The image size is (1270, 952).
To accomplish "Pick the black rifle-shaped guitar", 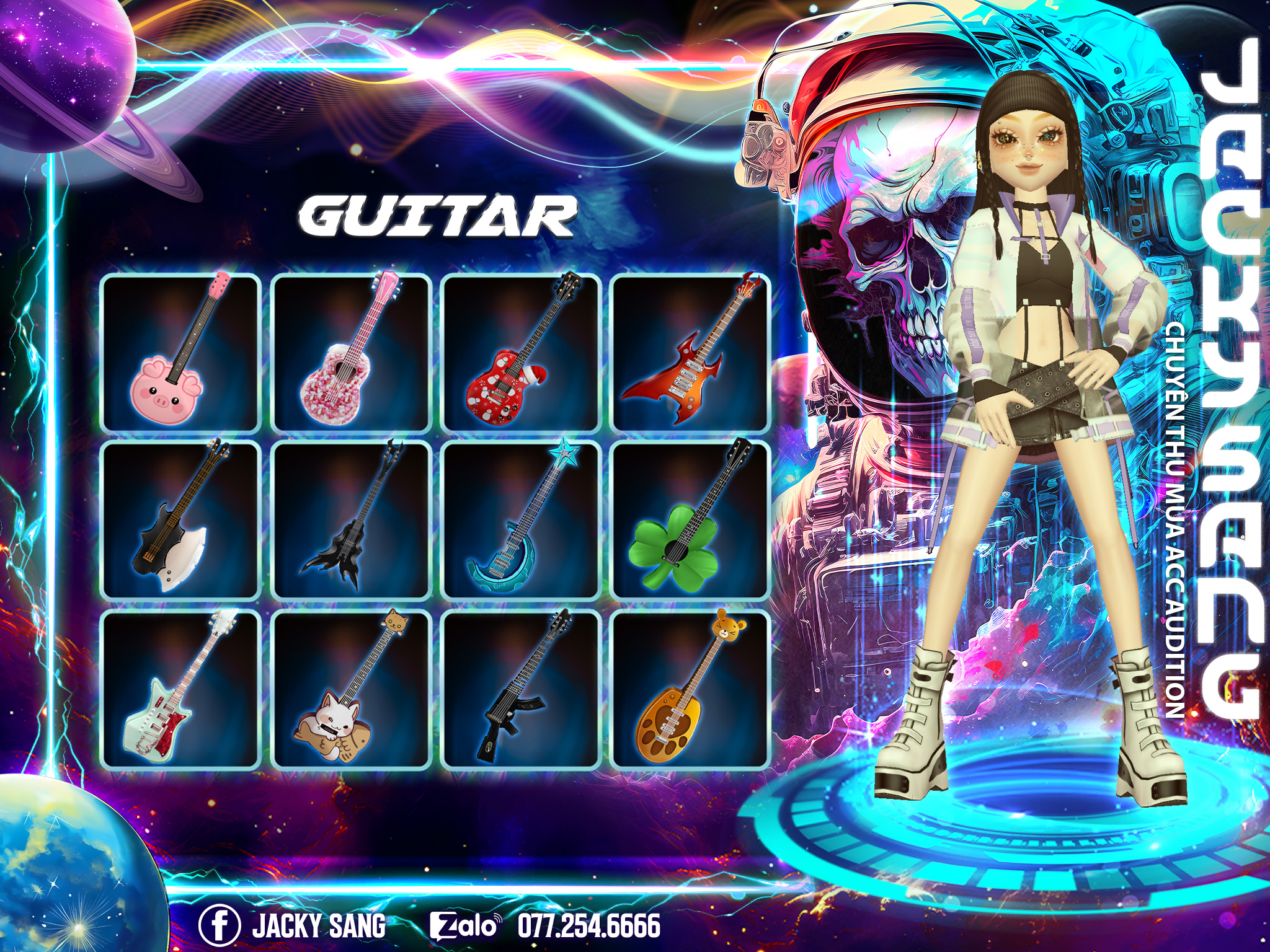I will tap(520, 689).
